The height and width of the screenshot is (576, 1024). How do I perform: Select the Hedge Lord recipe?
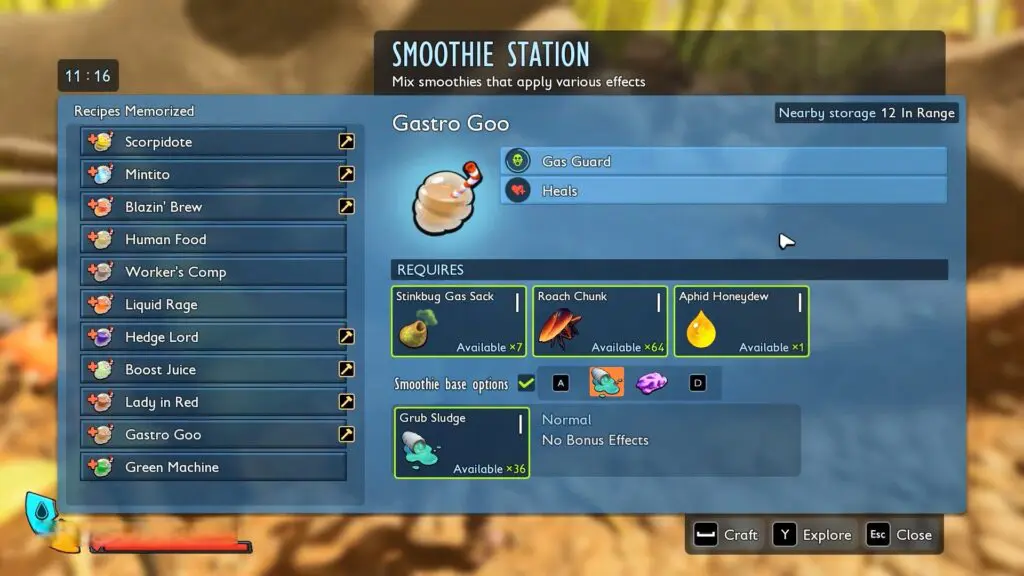[x=213, y=337]
